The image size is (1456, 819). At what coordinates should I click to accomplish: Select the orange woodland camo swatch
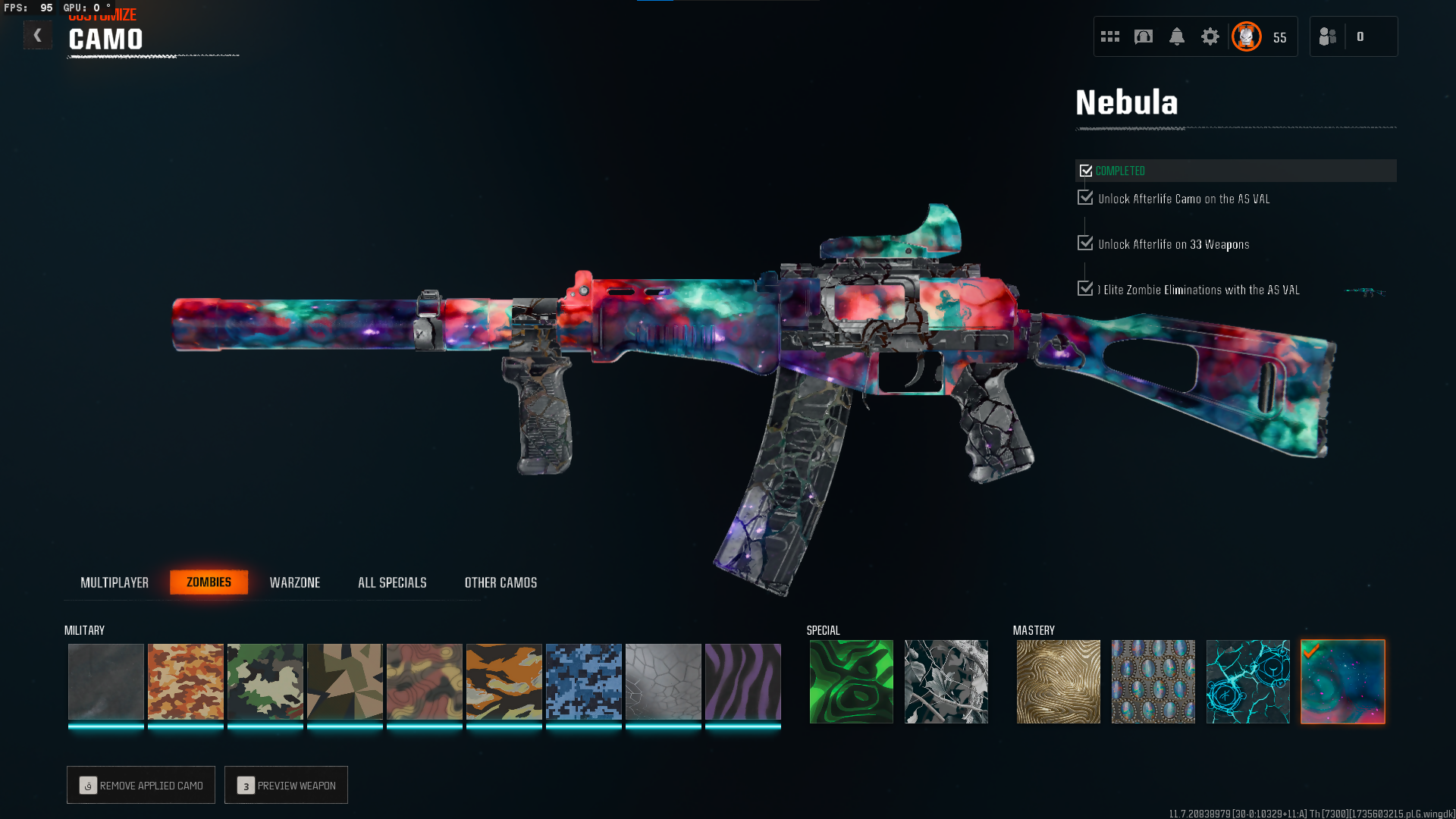click(186, 682)
